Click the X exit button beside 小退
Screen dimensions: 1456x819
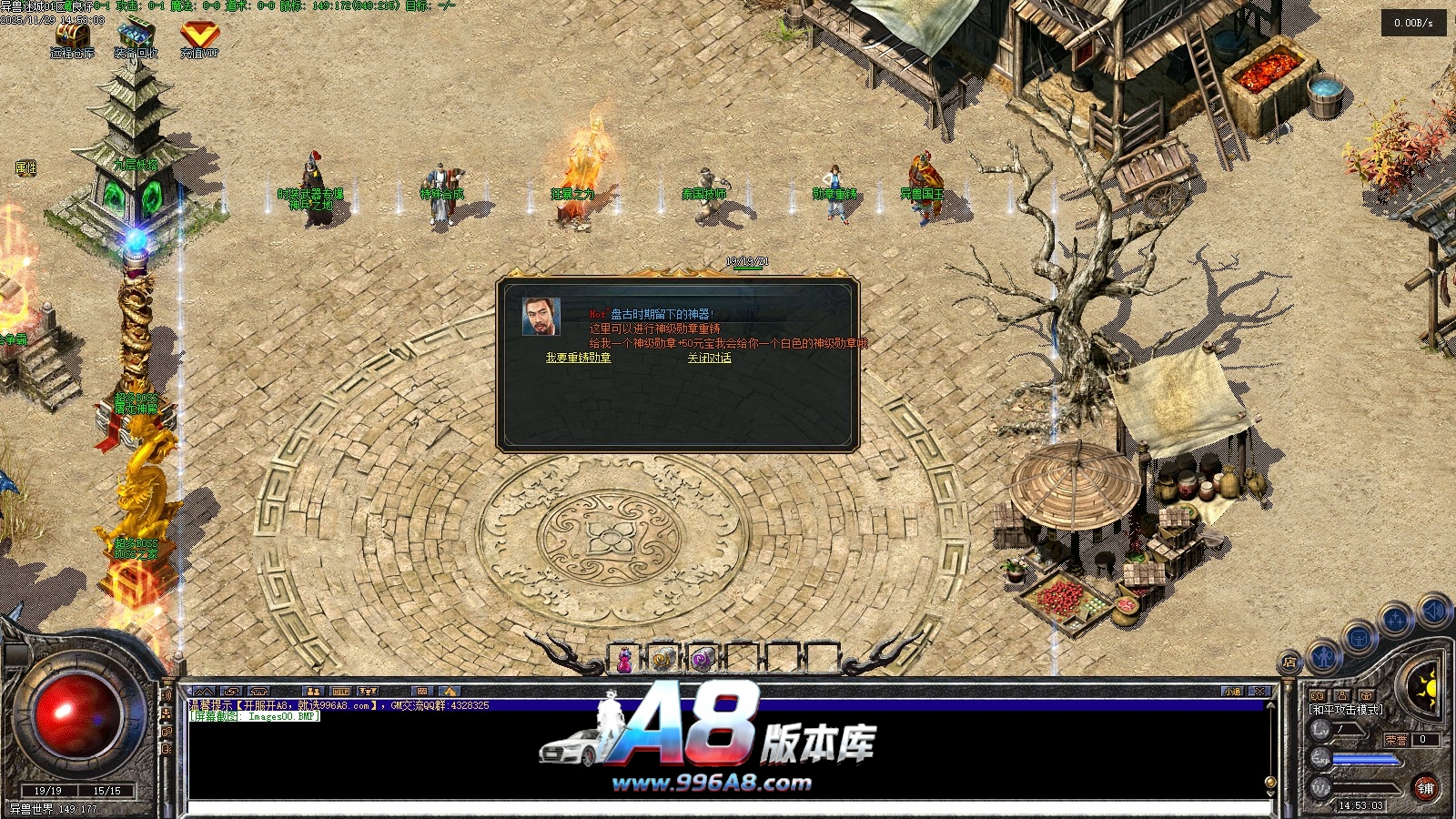(1259, 692)
